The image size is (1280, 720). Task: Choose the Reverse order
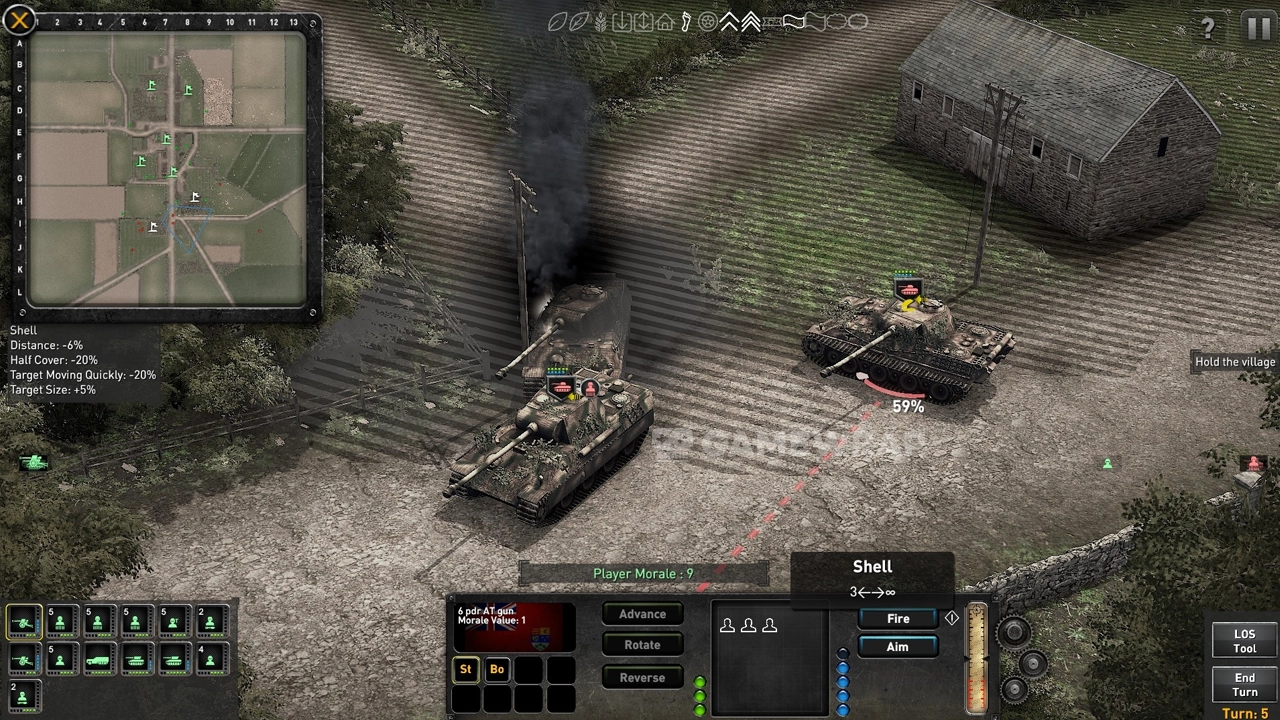(642, 677)
